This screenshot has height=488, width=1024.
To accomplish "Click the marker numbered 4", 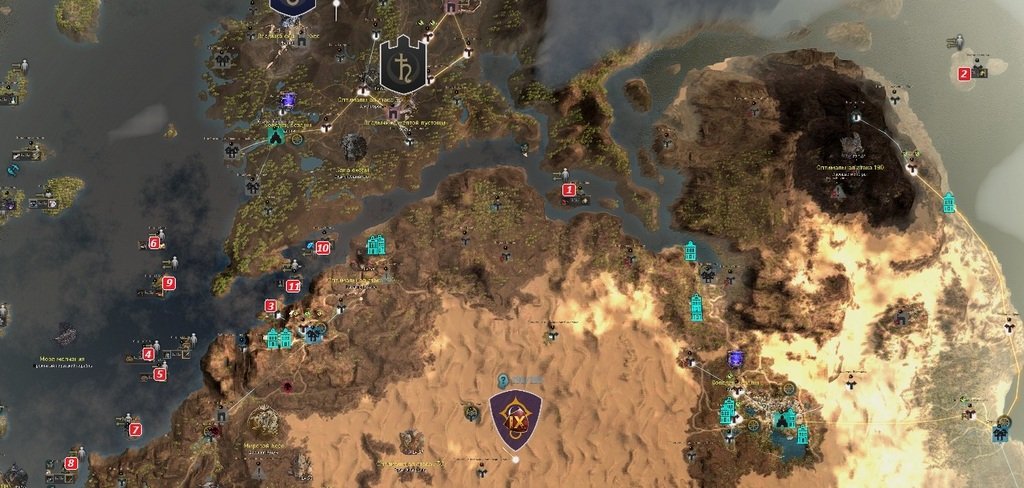I will tap(148, 353).
